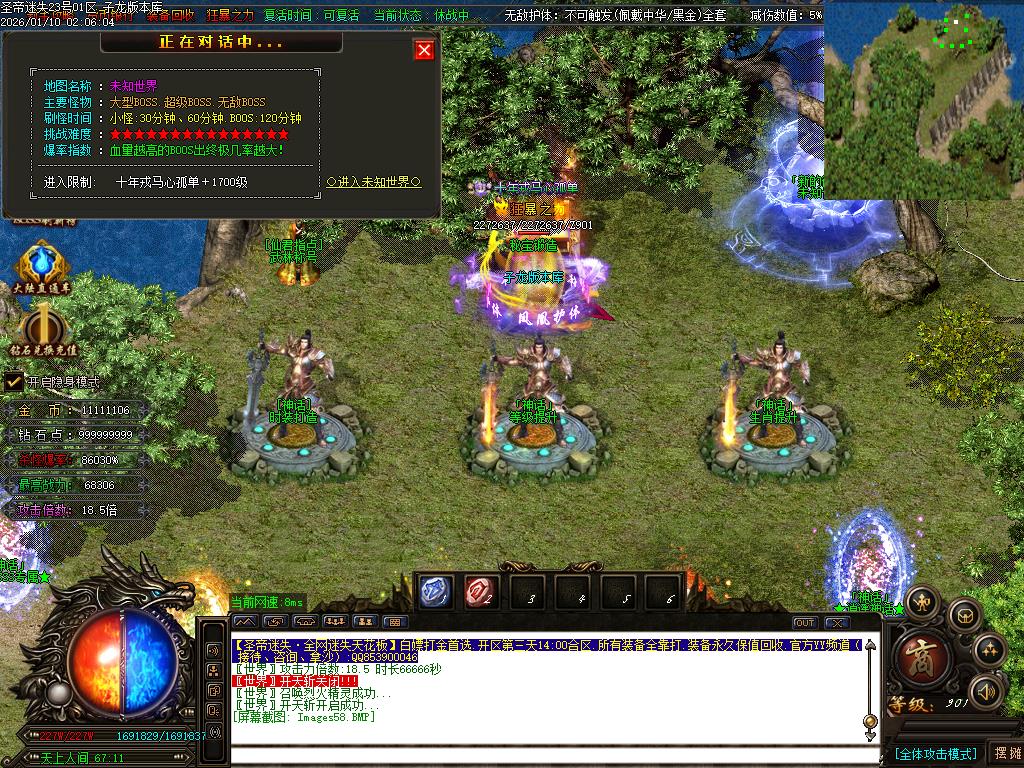This screenshot has width=1024, height=768.
Task: Close the dialogue window with red X
Action: (x=424, y=50)
